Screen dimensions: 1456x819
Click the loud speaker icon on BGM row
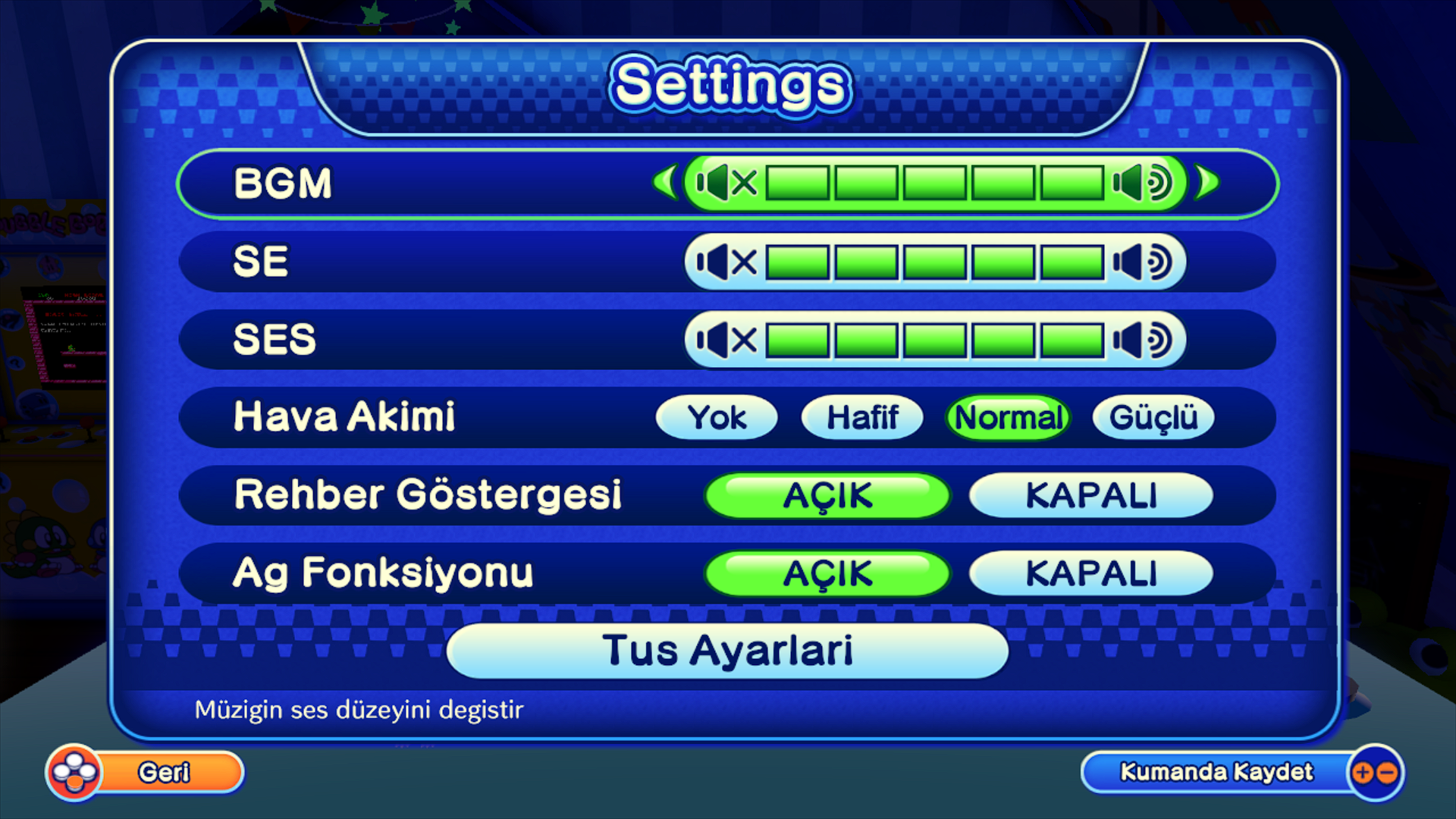(1141, 184)
